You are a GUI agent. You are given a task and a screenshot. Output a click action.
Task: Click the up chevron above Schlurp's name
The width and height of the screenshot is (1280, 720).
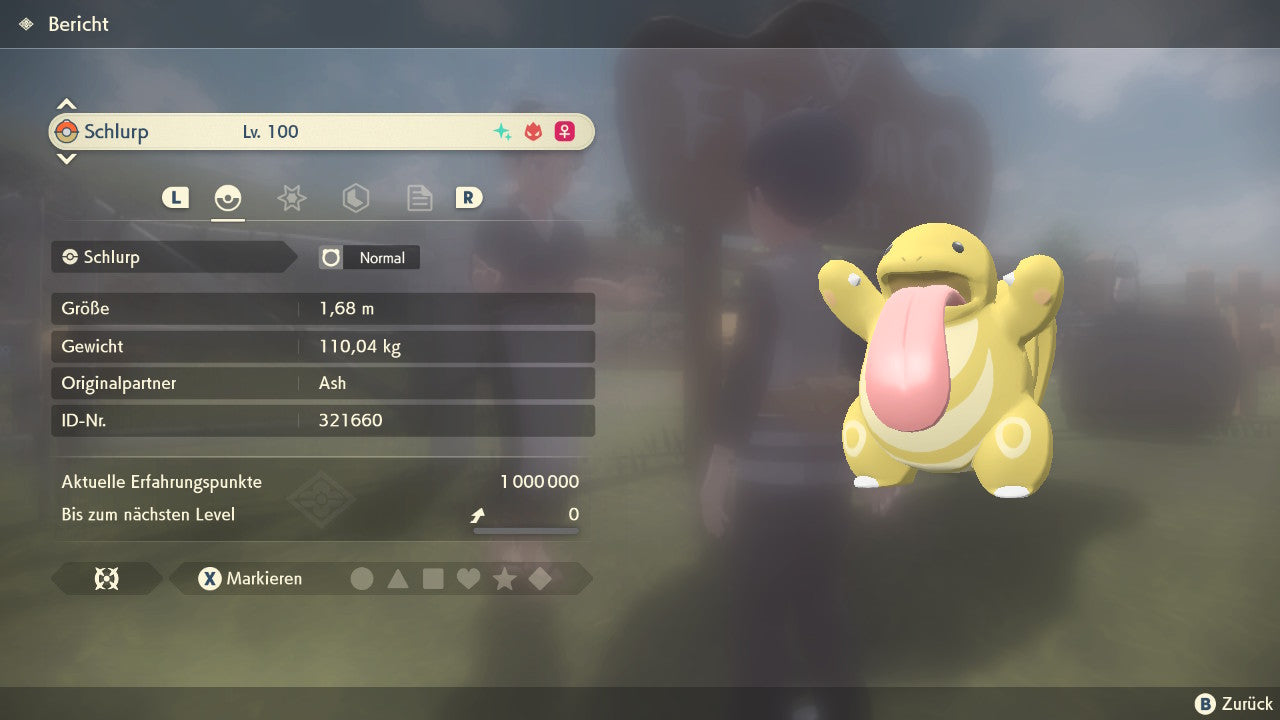[66, 104]
